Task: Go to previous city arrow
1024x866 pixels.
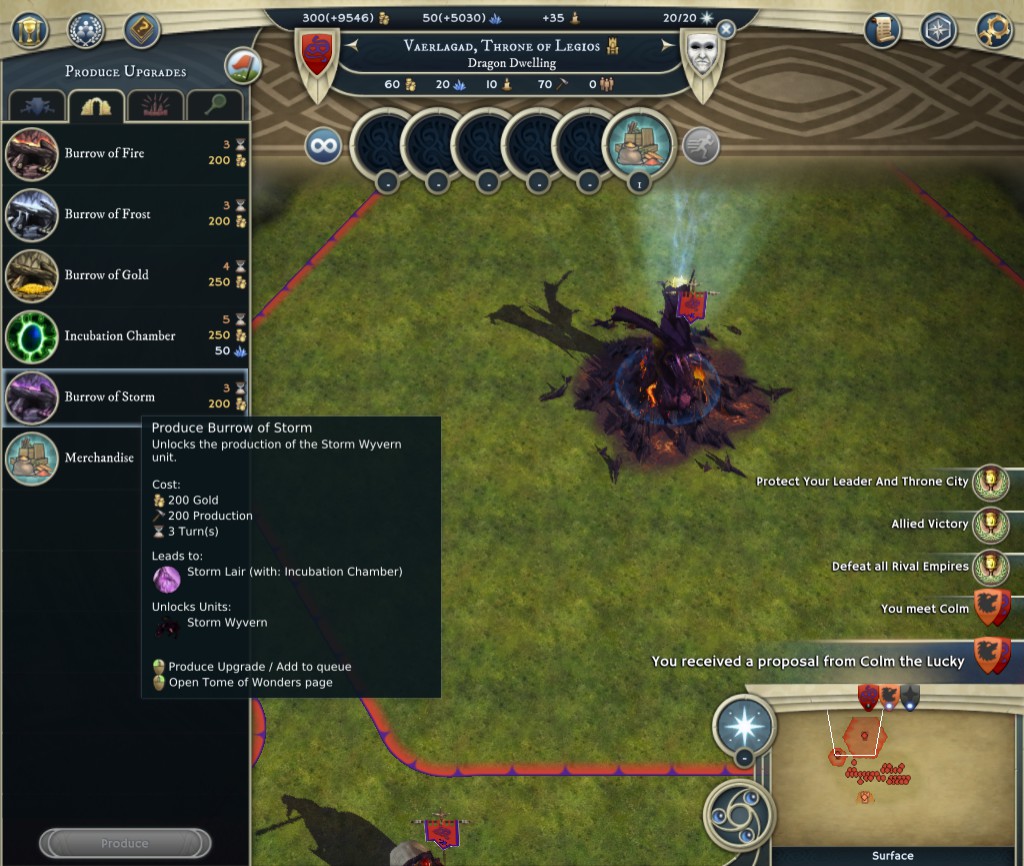Action: click(x=351, y=45)
